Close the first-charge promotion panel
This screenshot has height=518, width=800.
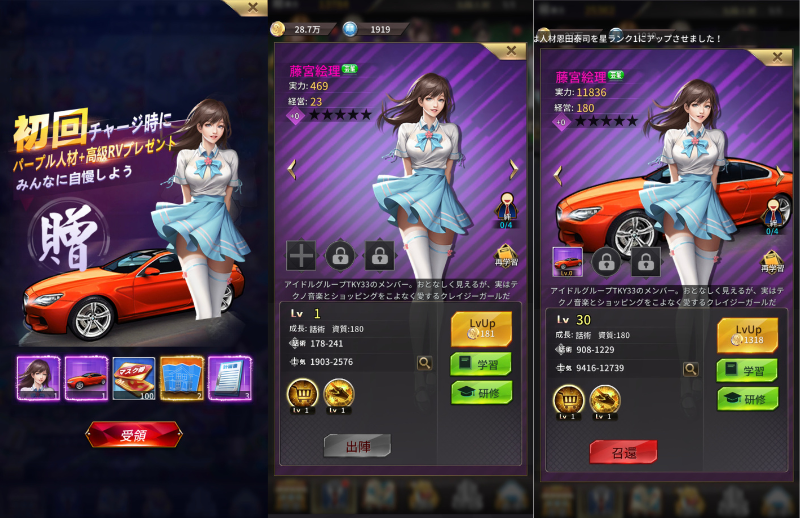252,7
